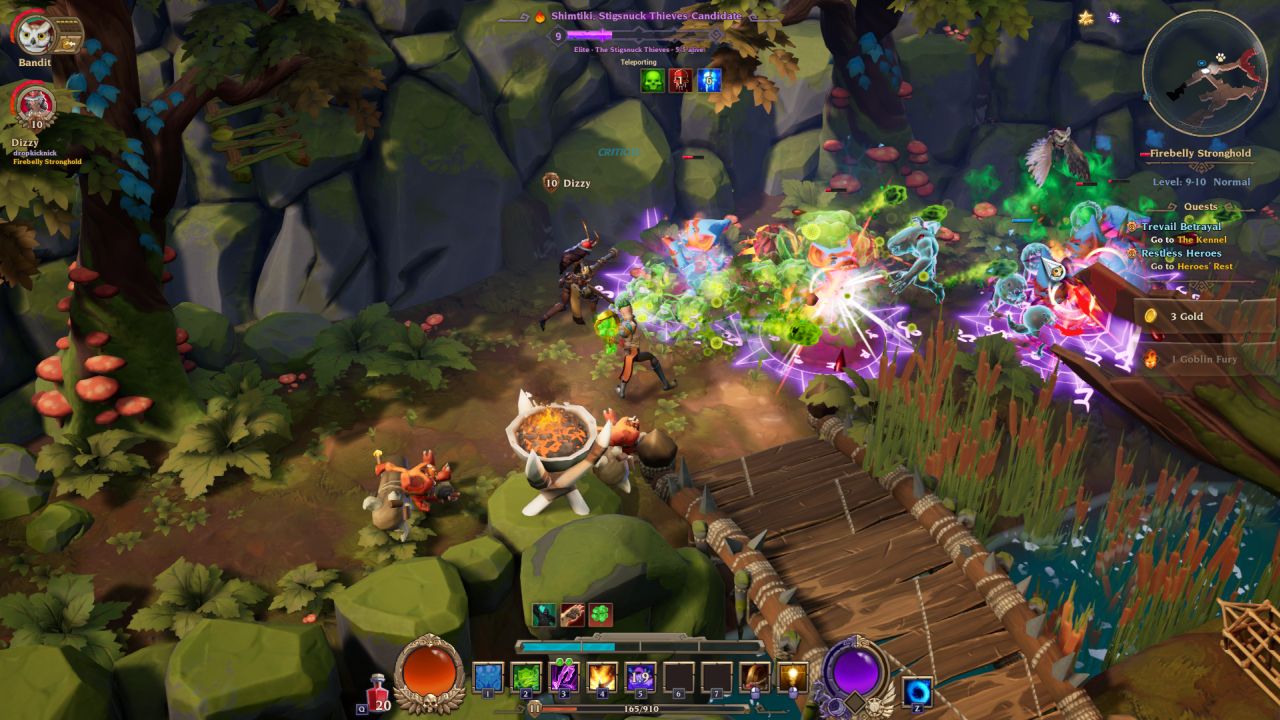Inspect the green skull boss affix icon
This screenshot has width=1280, height=720.
click(x=652, y=81)
